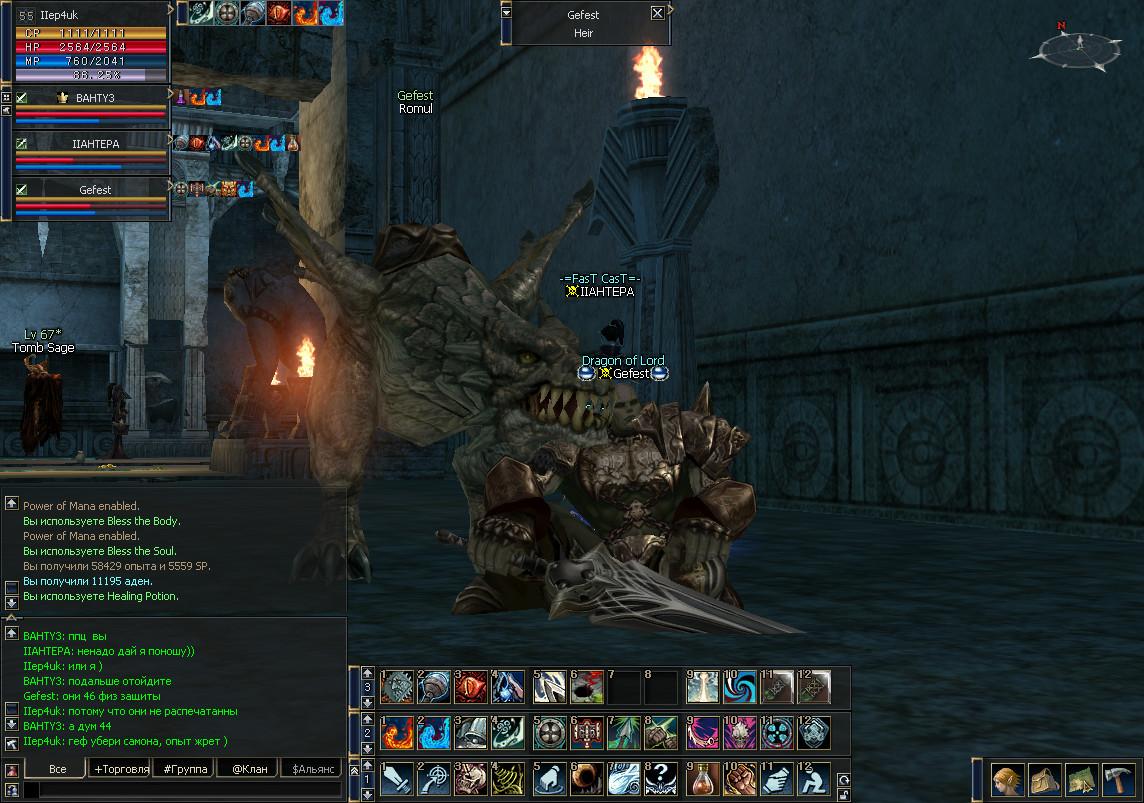Use the sword attack action
Screen dimensions: 1144x803
tap(397, 777)
